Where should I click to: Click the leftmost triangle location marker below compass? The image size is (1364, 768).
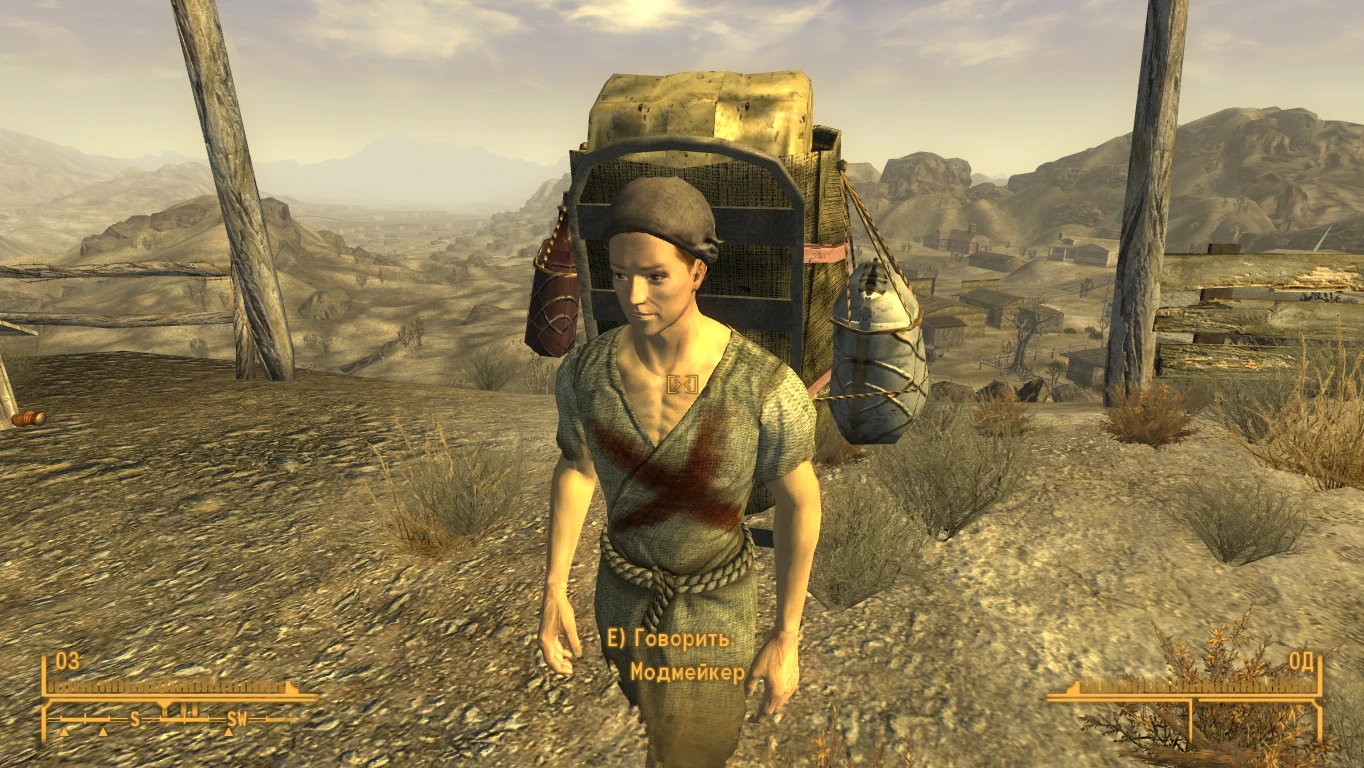coord(64,732)
